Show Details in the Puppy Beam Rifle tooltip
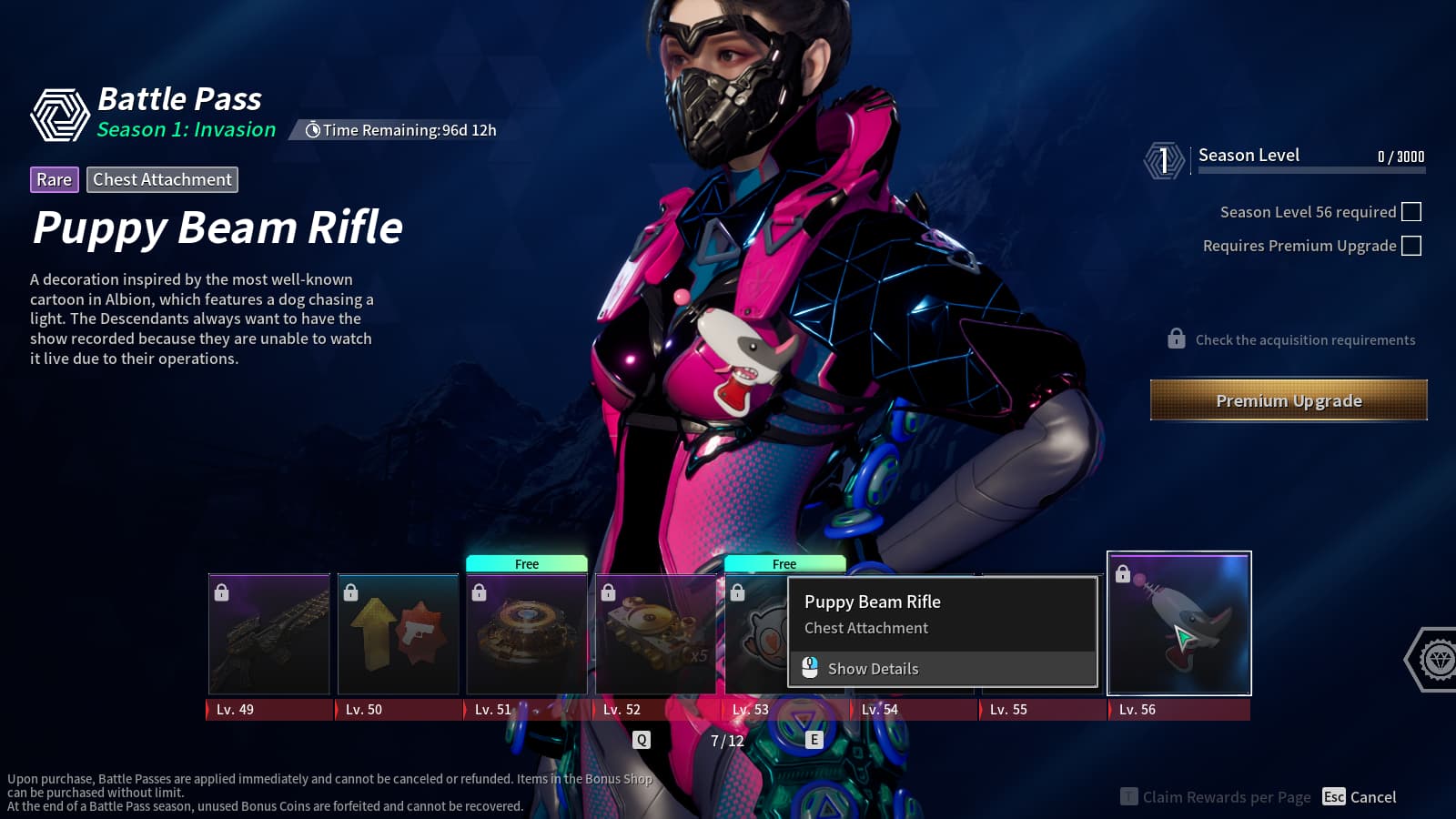This screenshot has width=1456, height=819. coord(873,669)
